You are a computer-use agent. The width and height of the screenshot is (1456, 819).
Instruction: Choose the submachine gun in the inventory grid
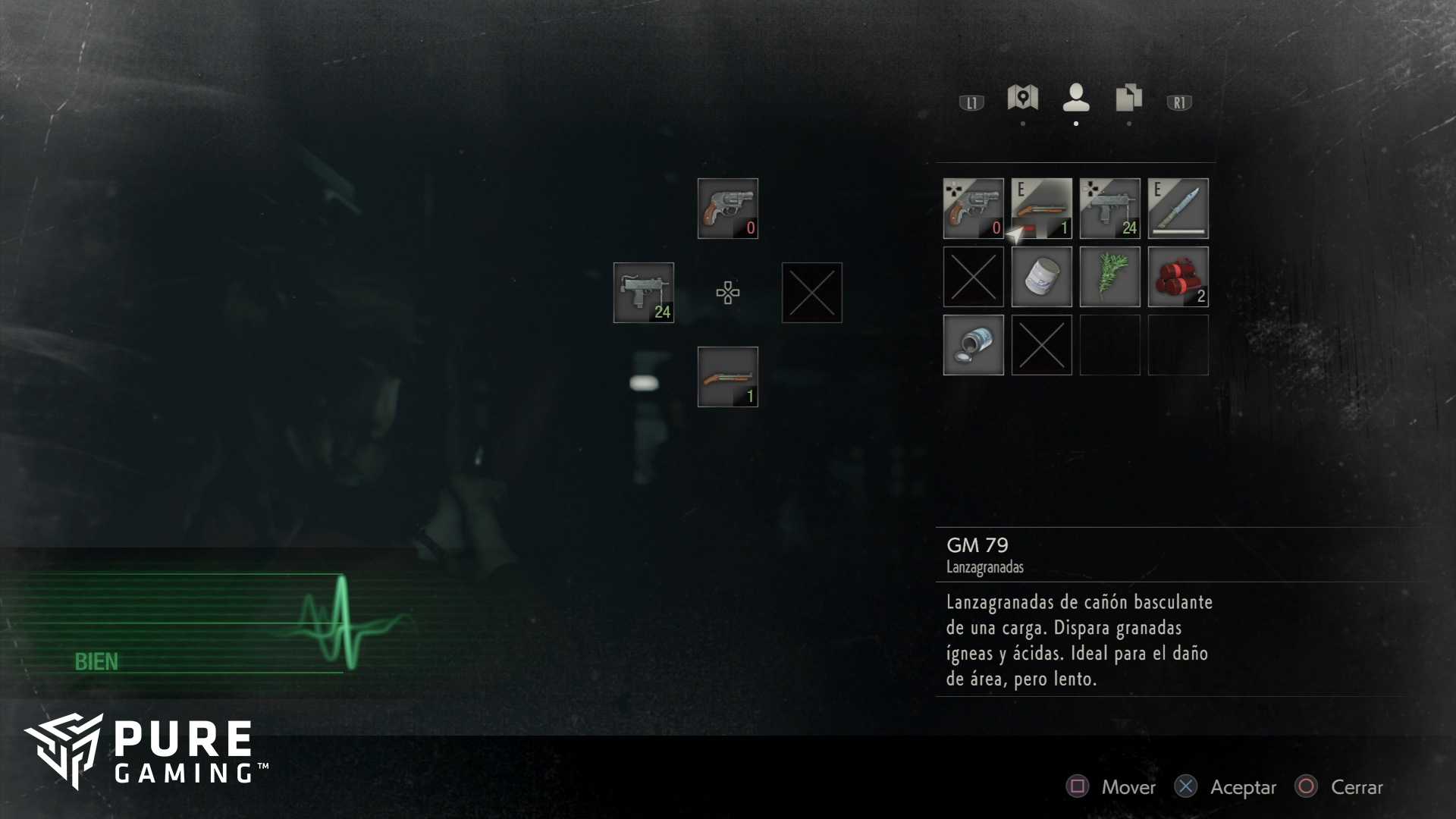pos(1109,209)
